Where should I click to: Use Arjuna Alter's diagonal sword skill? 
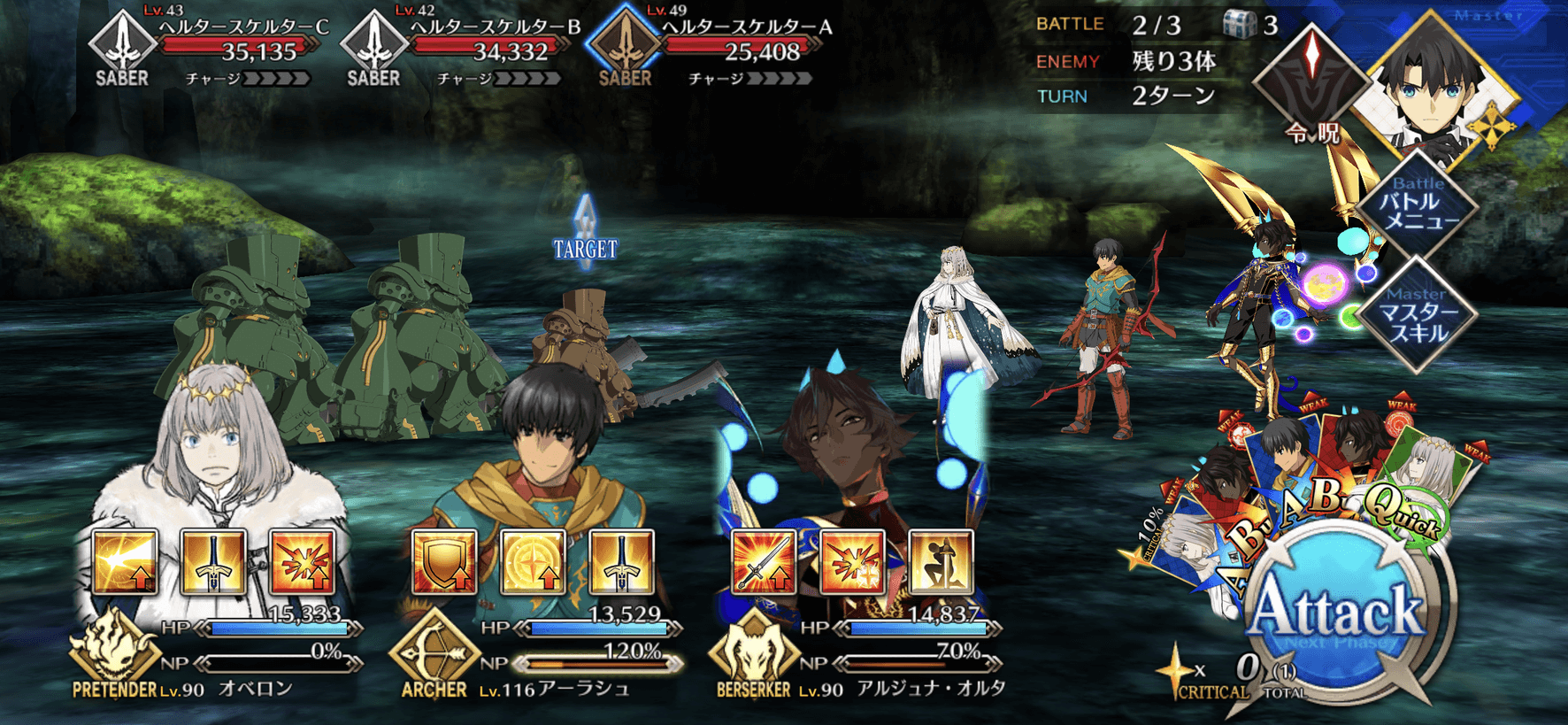click(765, 562)
